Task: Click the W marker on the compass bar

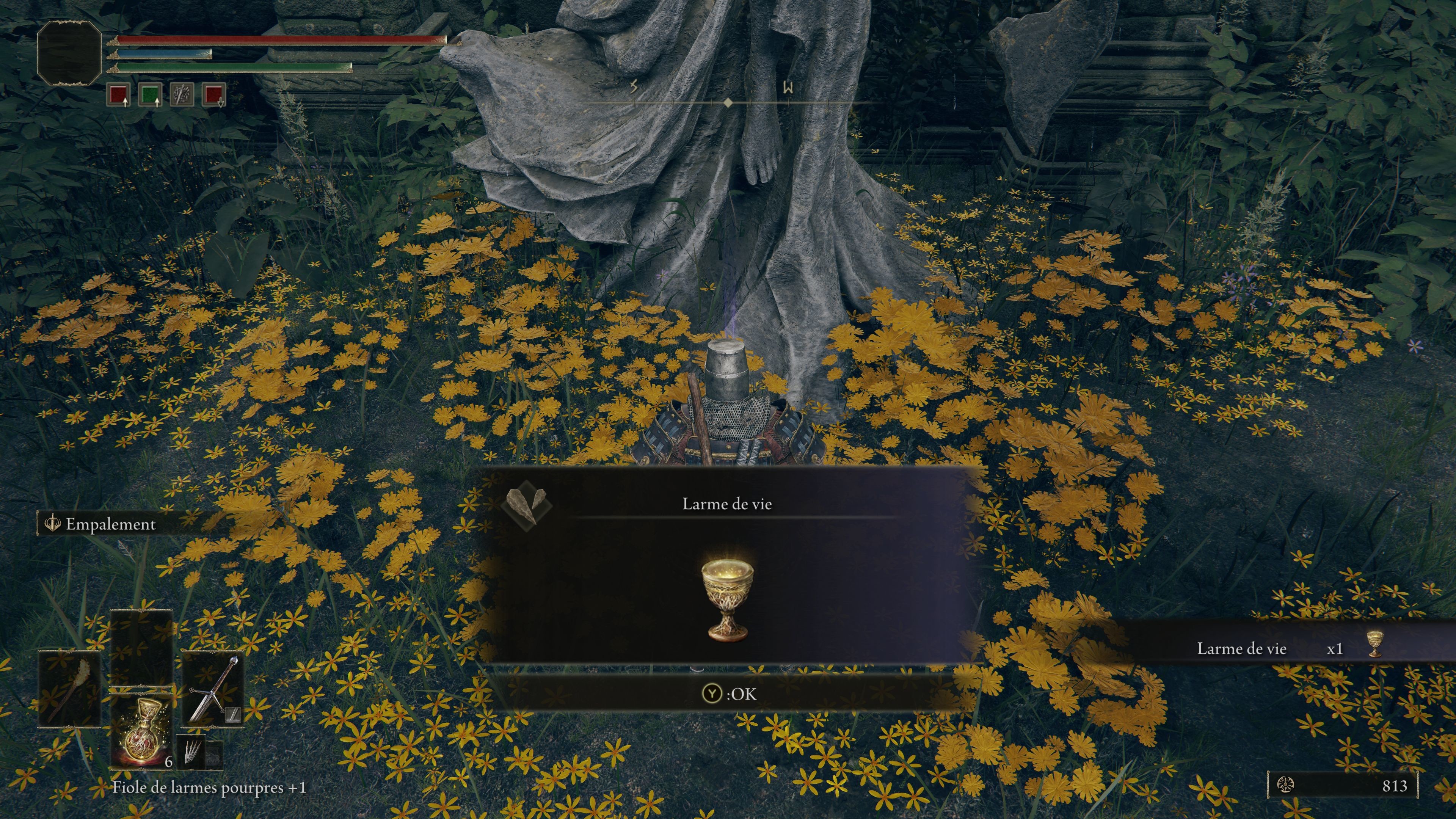Action: point(788,88)
